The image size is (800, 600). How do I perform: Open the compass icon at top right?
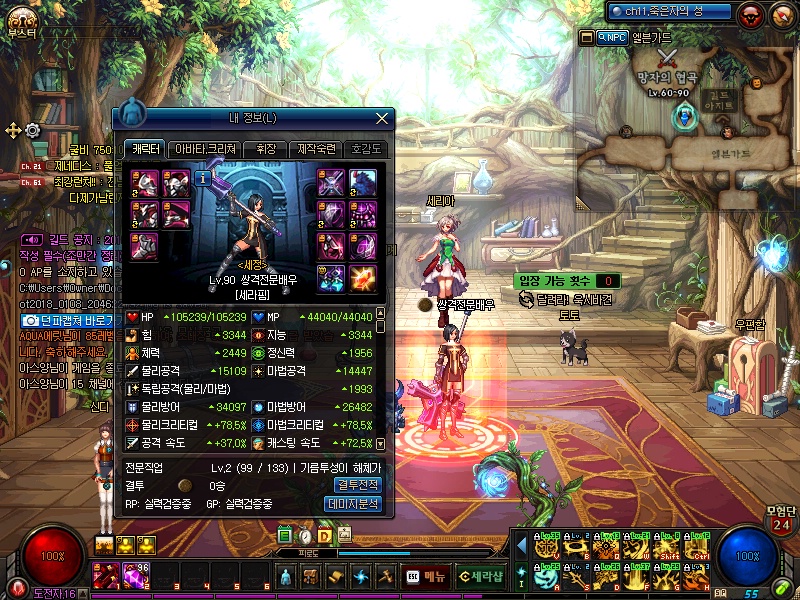point(781,14)
